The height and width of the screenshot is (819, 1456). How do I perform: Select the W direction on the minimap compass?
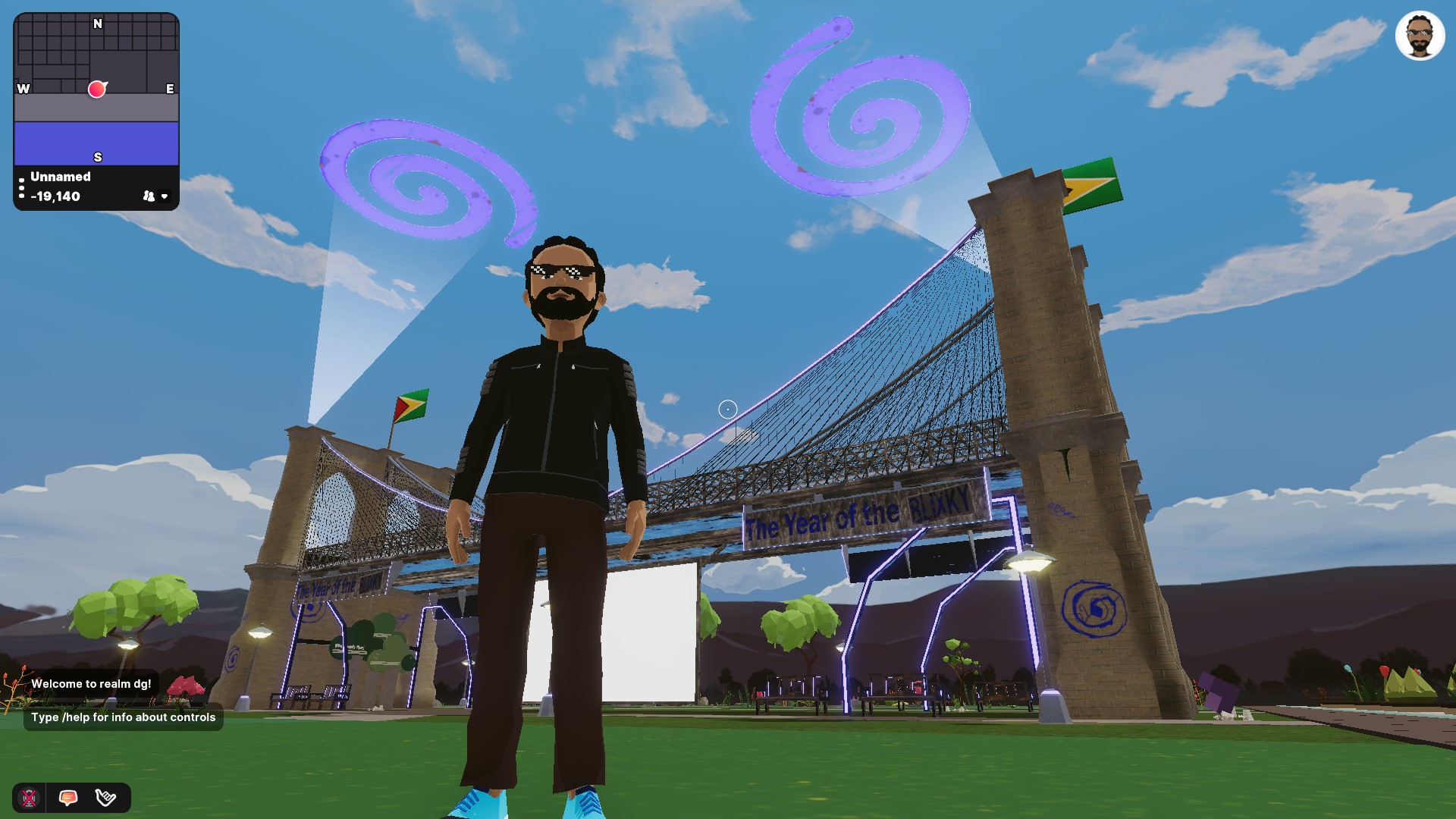(22, 89)
